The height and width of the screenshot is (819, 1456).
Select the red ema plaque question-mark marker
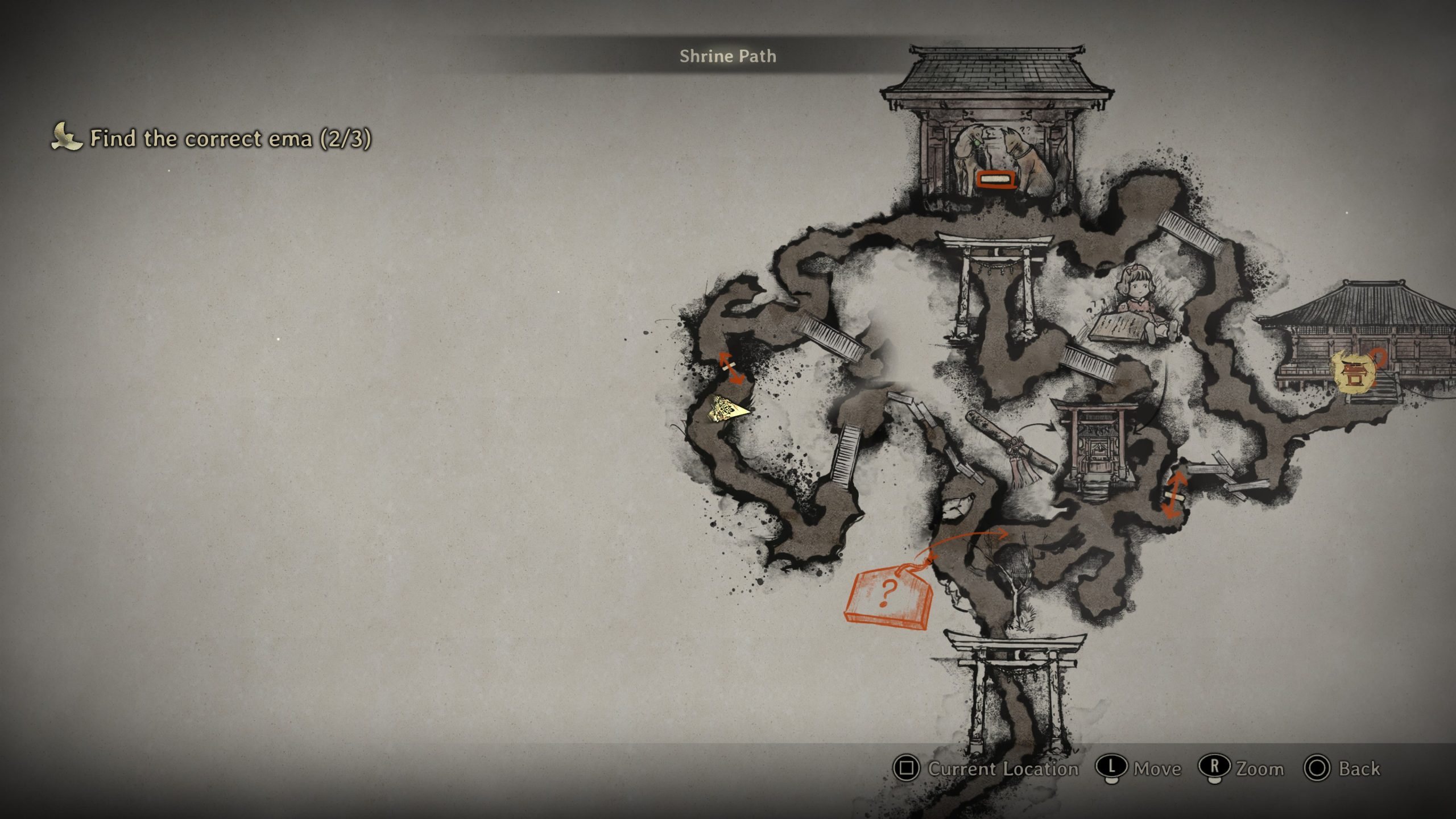click(x=888, y=596)
